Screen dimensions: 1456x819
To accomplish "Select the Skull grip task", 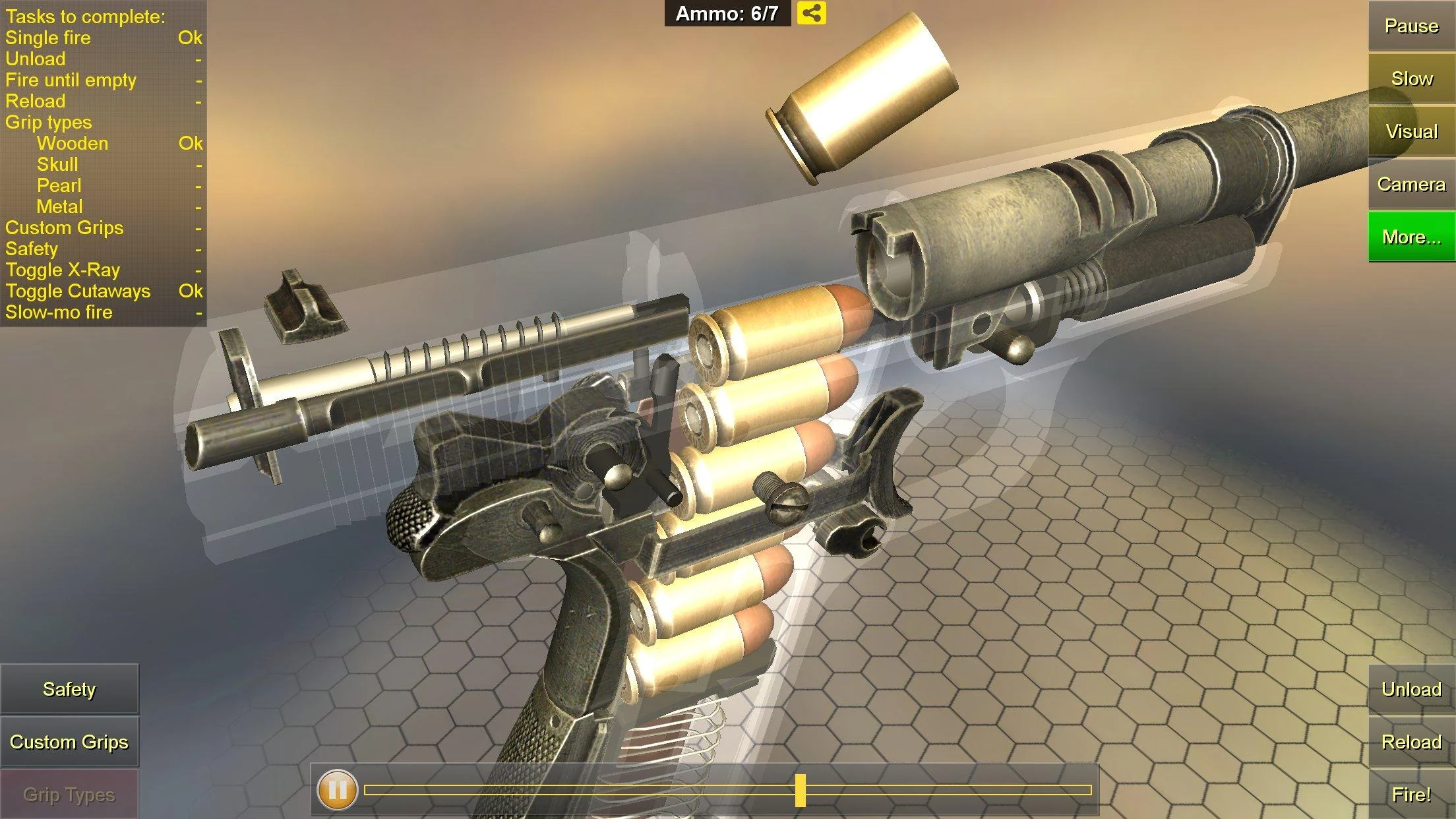I will click(x=56, y=164).
